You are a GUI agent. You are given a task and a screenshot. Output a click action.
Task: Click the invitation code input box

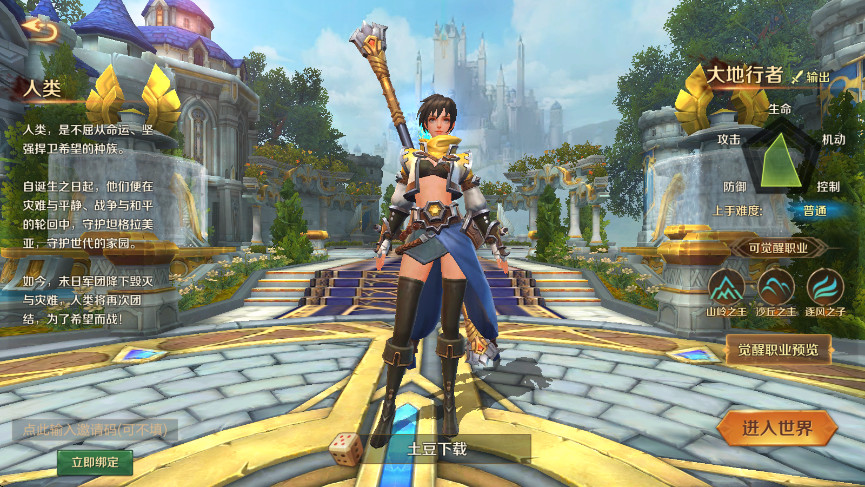click(95, 430)
